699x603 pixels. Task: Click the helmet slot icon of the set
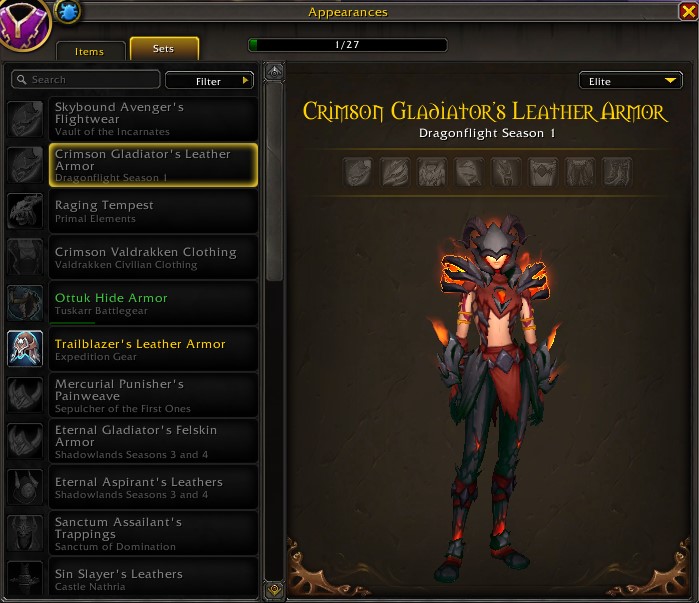[358, 173]
